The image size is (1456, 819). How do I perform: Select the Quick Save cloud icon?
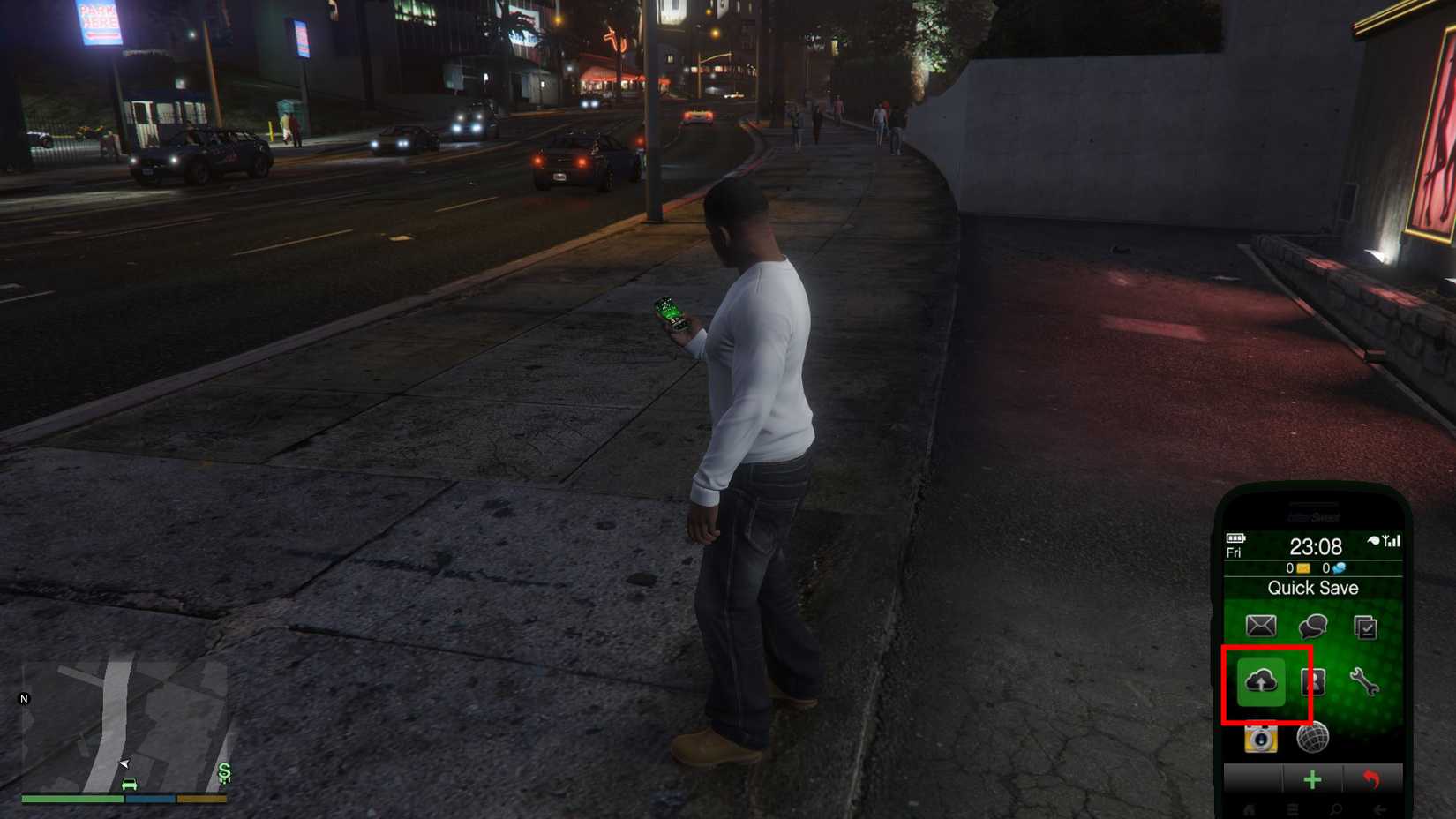click(1262, 681)
